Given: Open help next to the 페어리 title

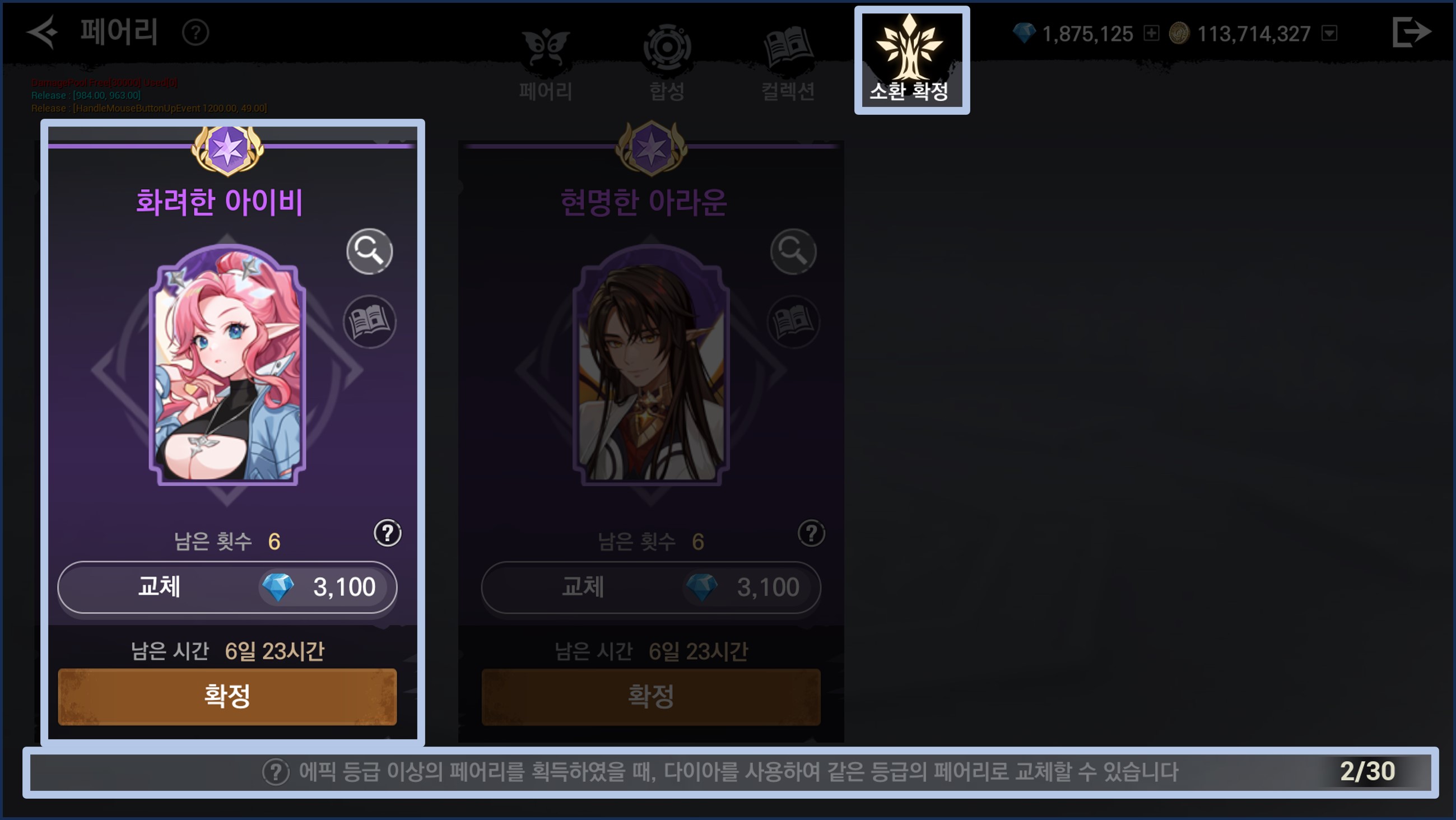Looking at the screenshot, I should pos(196,33).
